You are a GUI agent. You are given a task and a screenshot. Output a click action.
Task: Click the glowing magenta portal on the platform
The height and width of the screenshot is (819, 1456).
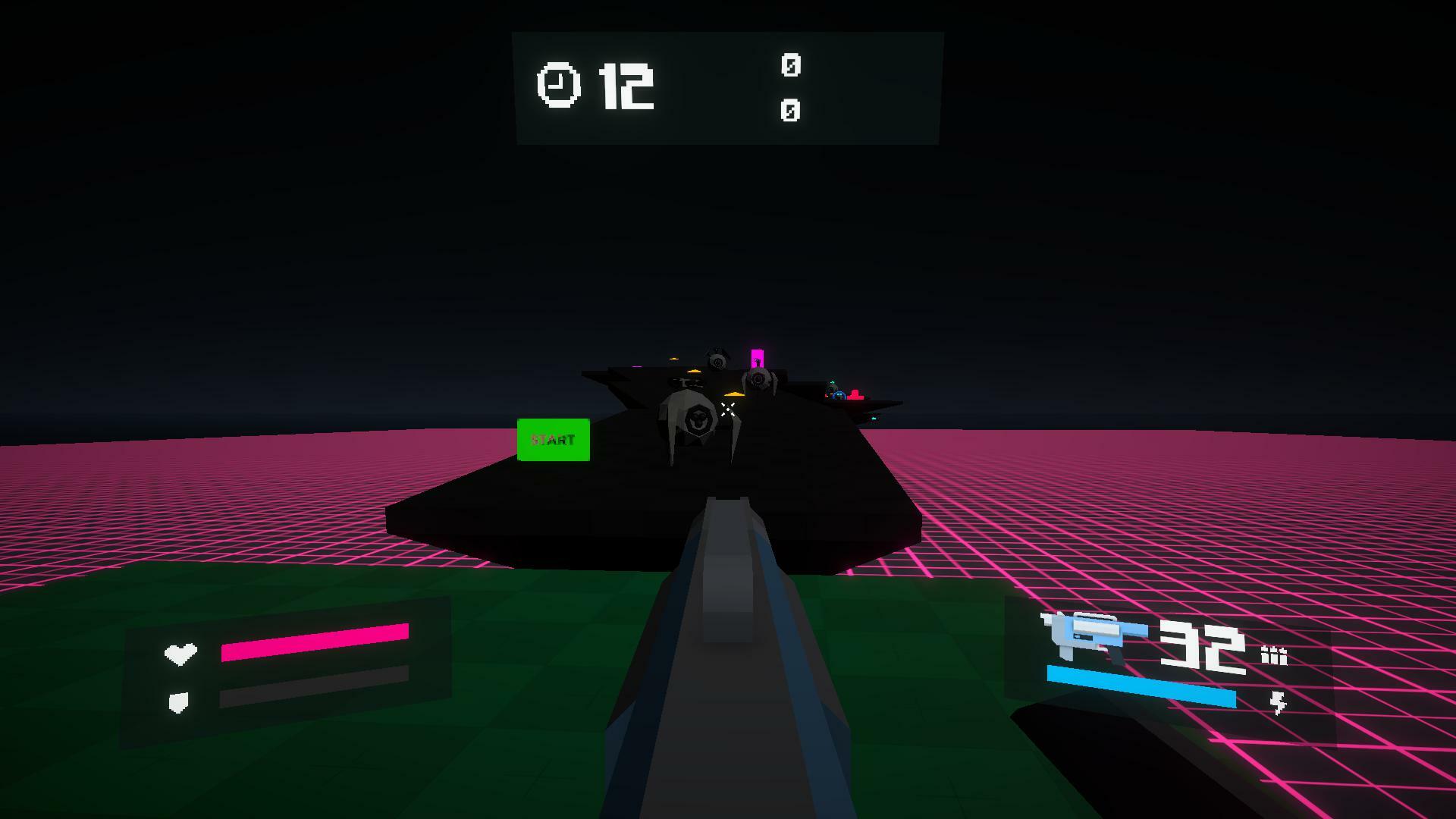758,359
